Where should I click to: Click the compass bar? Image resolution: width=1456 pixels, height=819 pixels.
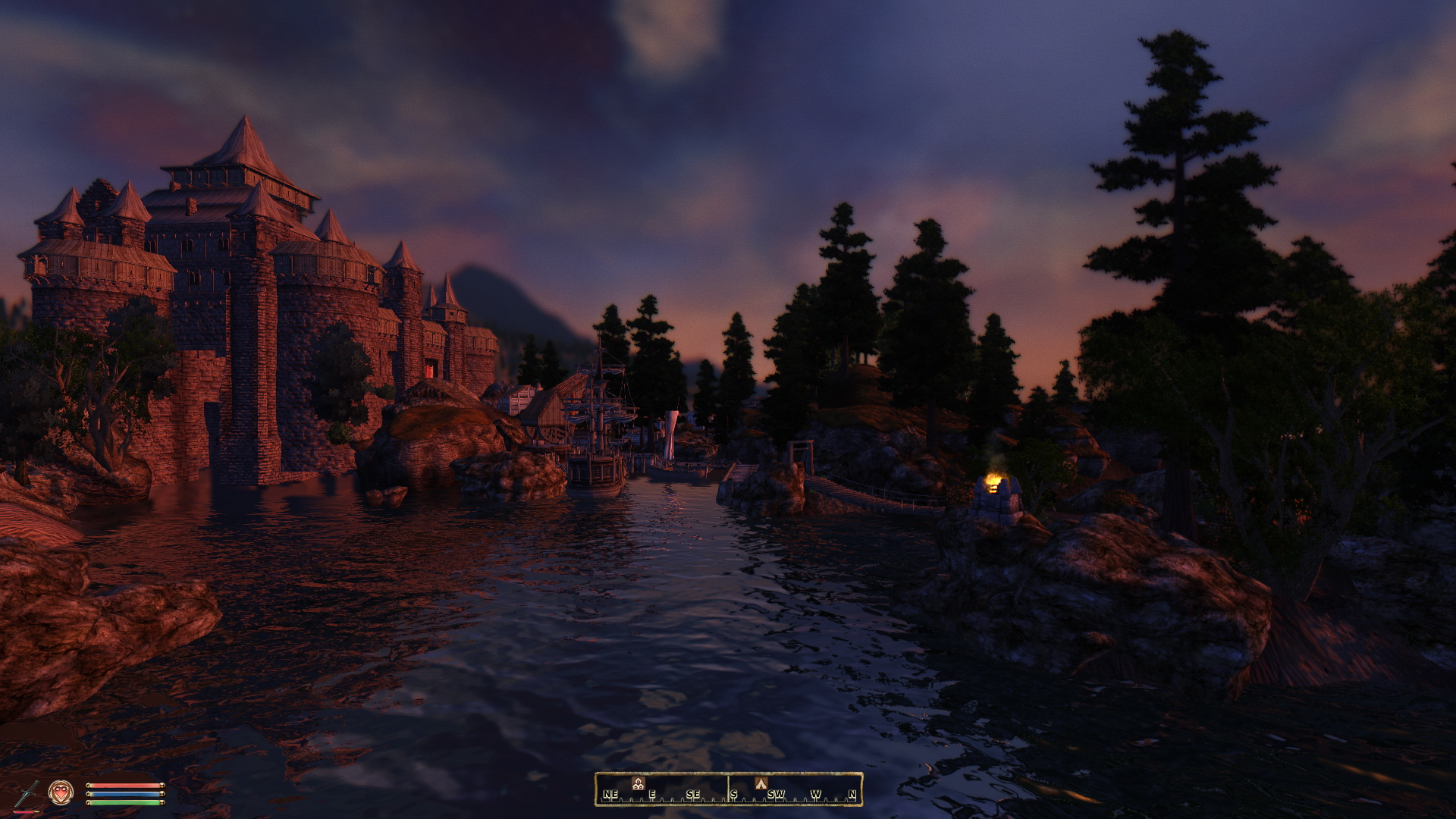[x=728, y=789]
